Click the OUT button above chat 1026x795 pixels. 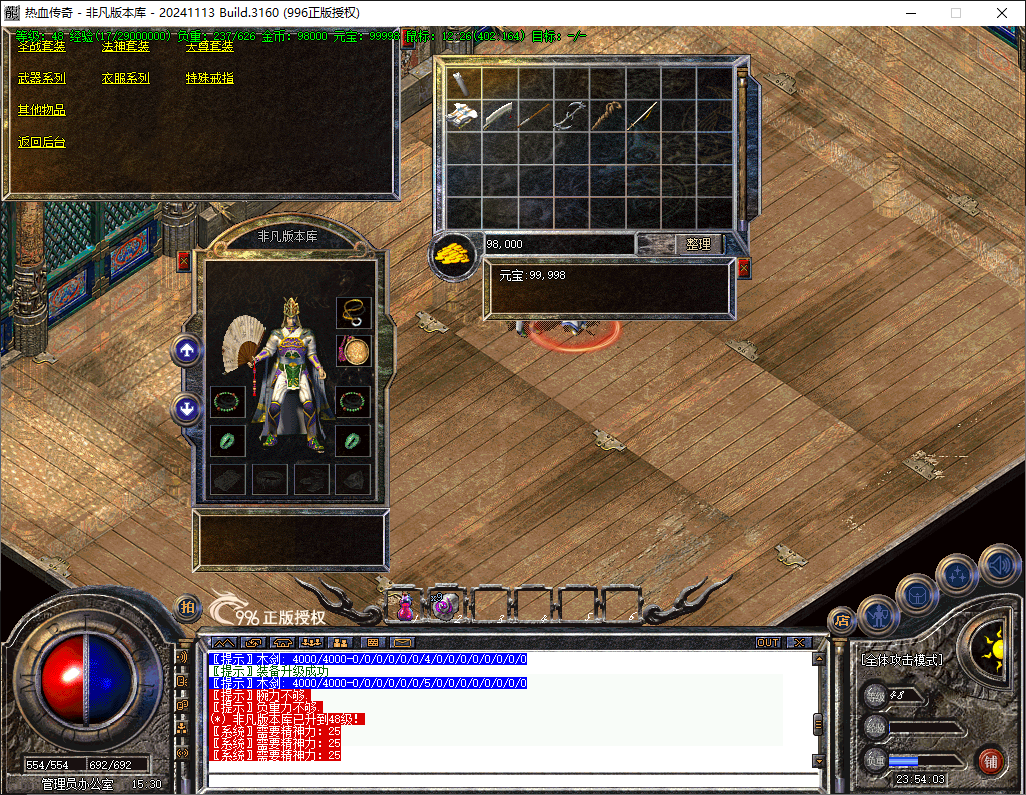pyautogui.click(x=767, y=642)
